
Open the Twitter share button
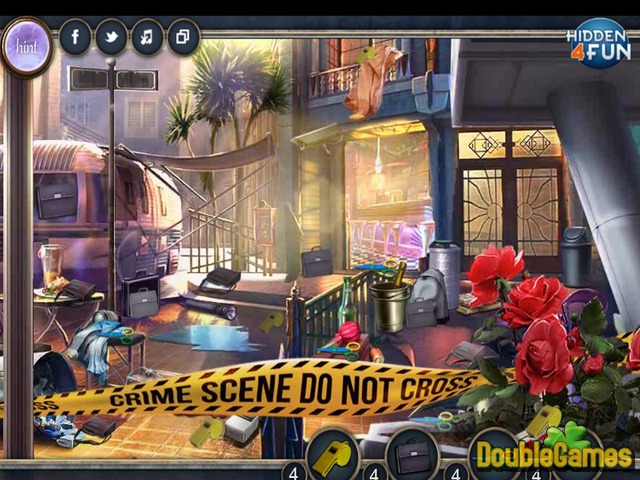[x=111, y=38]
